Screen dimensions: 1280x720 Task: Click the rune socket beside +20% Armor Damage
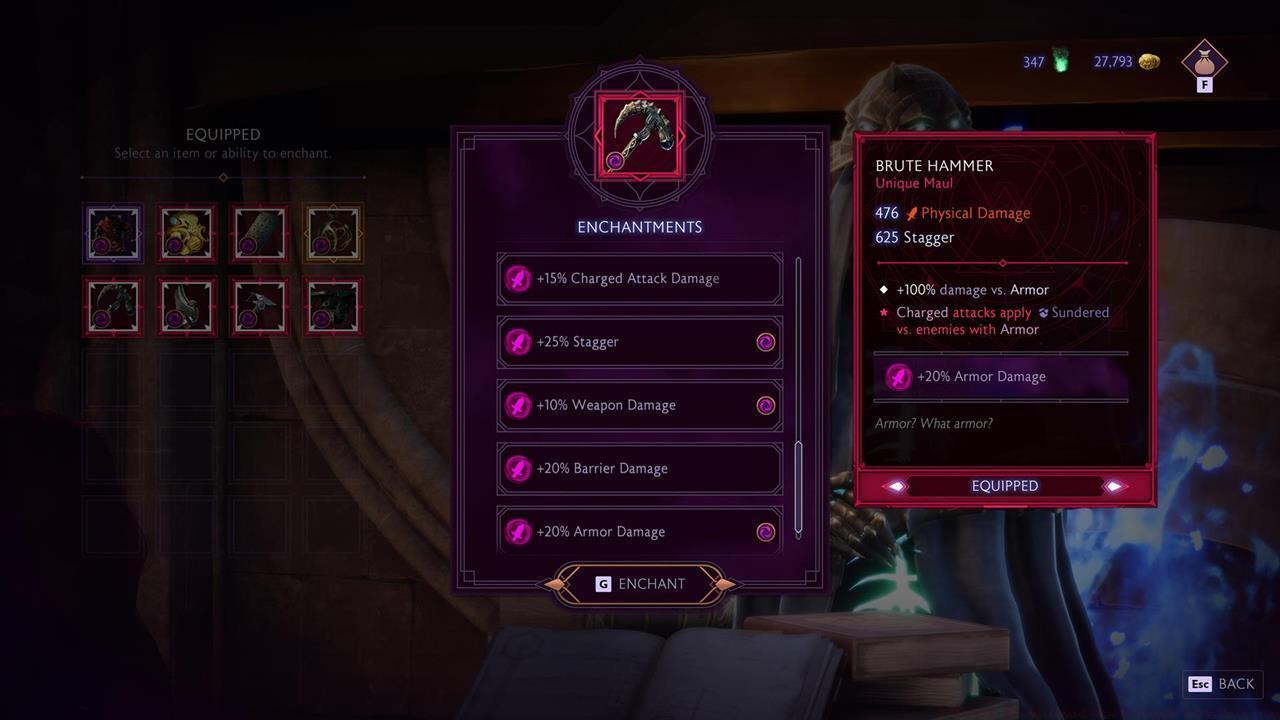[x=766, y=532]
